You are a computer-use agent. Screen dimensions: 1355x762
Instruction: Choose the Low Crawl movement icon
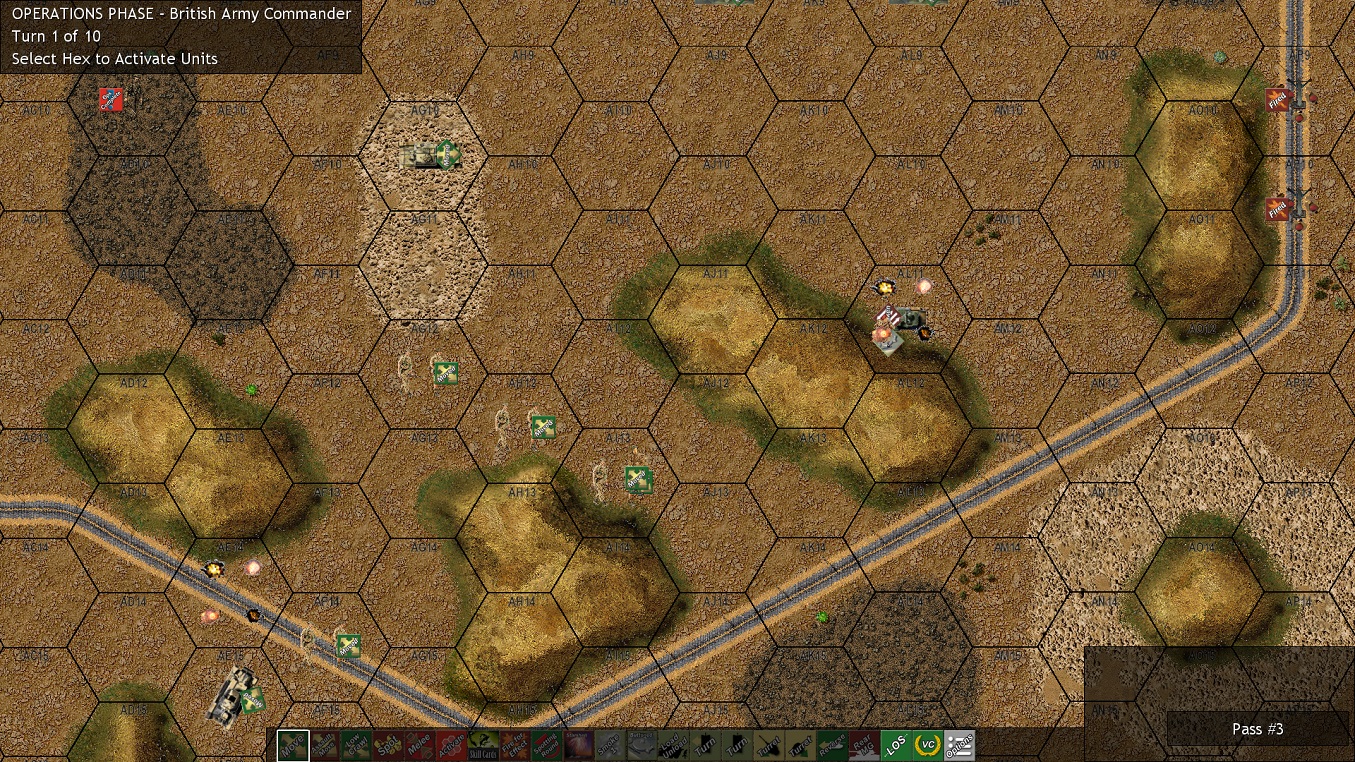354,745
